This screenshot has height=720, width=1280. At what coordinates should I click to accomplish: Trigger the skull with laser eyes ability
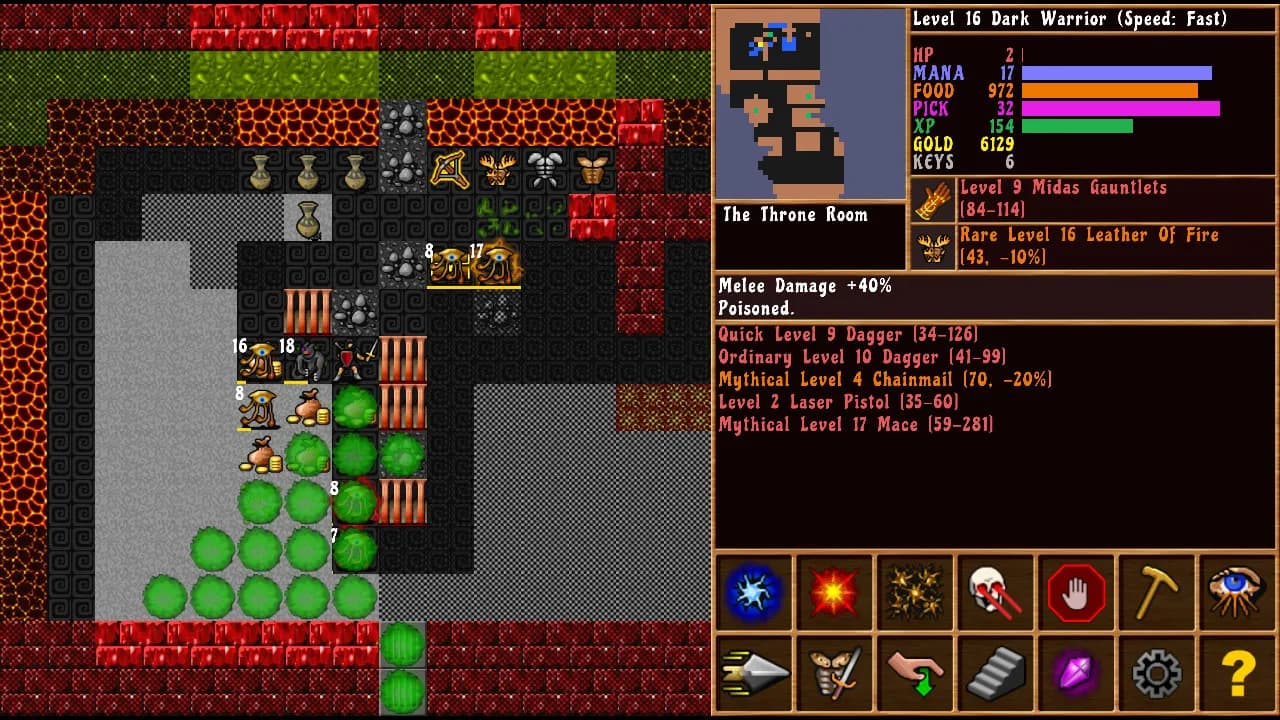click(996, 592)
